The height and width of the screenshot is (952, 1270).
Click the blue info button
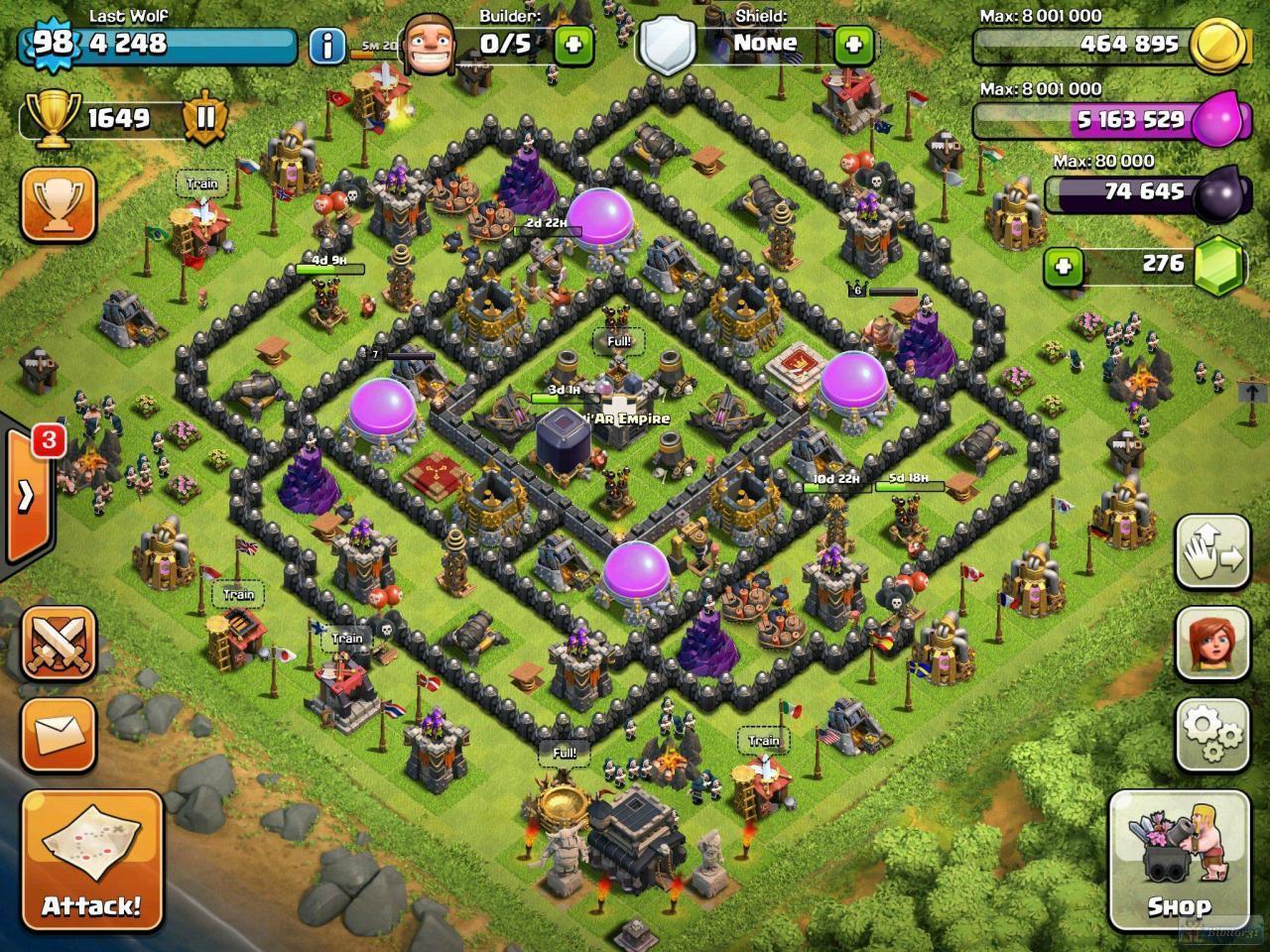tap(326, 46)
